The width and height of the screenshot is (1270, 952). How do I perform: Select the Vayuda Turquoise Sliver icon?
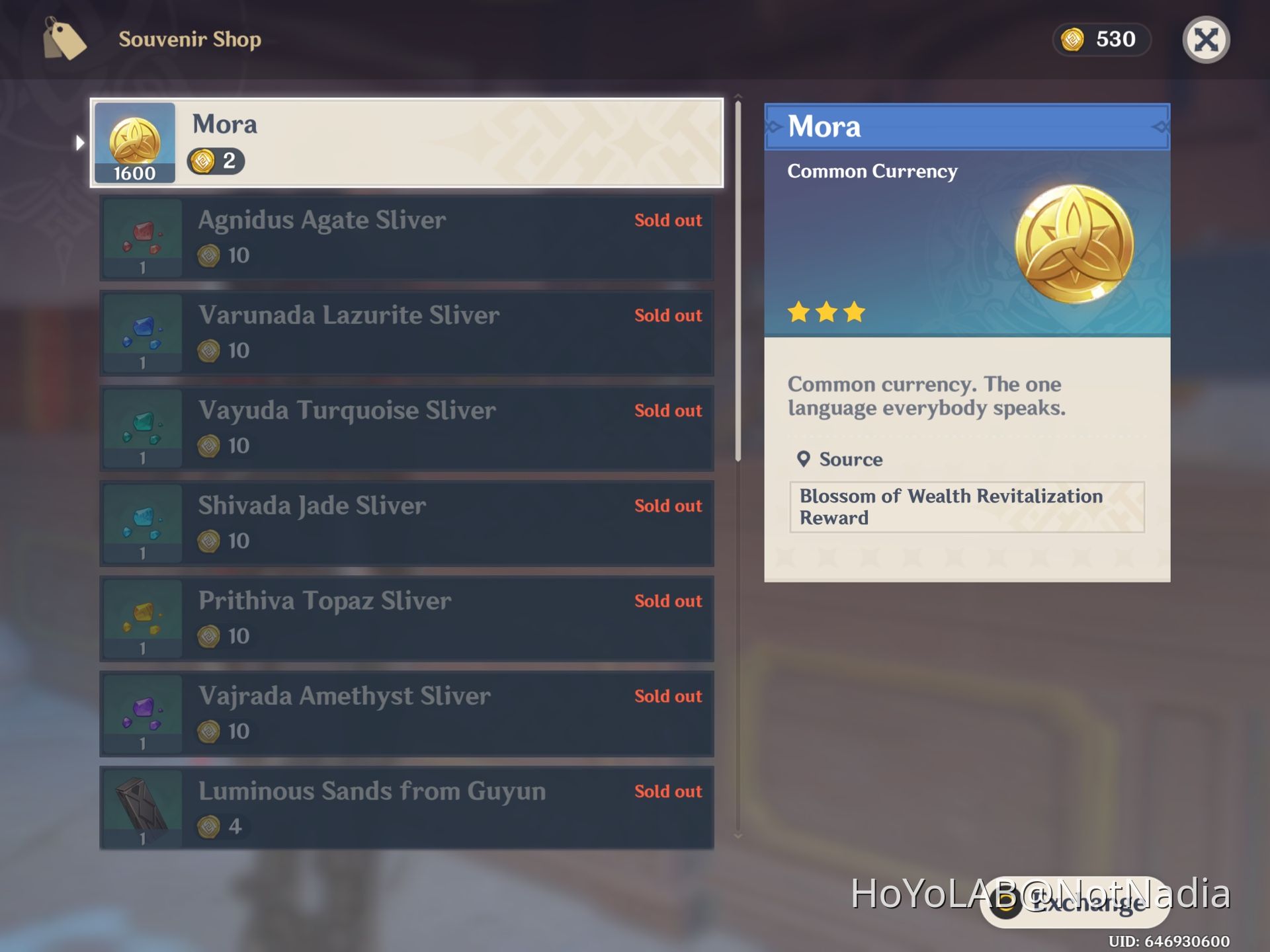tap(142, 428)
